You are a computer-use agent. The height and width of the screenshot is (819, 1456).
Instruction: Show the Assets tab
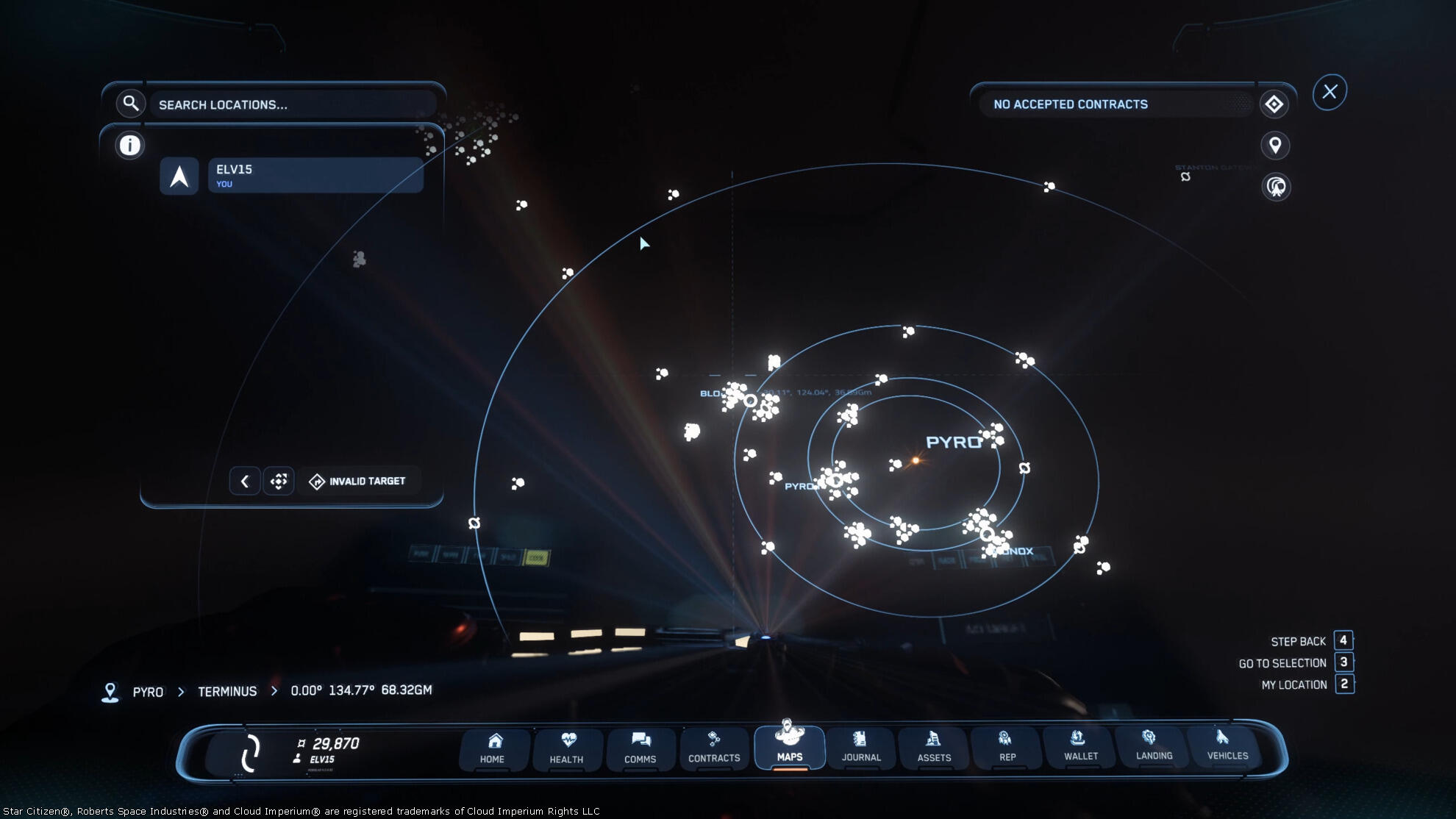point(934,748)
